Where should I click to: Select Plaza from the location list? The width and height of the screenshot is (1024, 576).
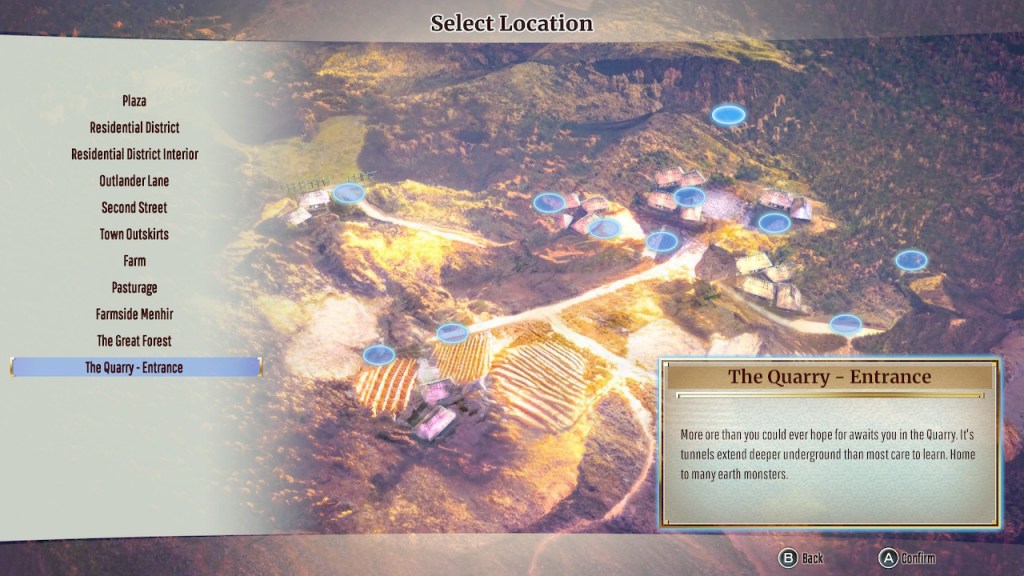(x=135, y=101)
